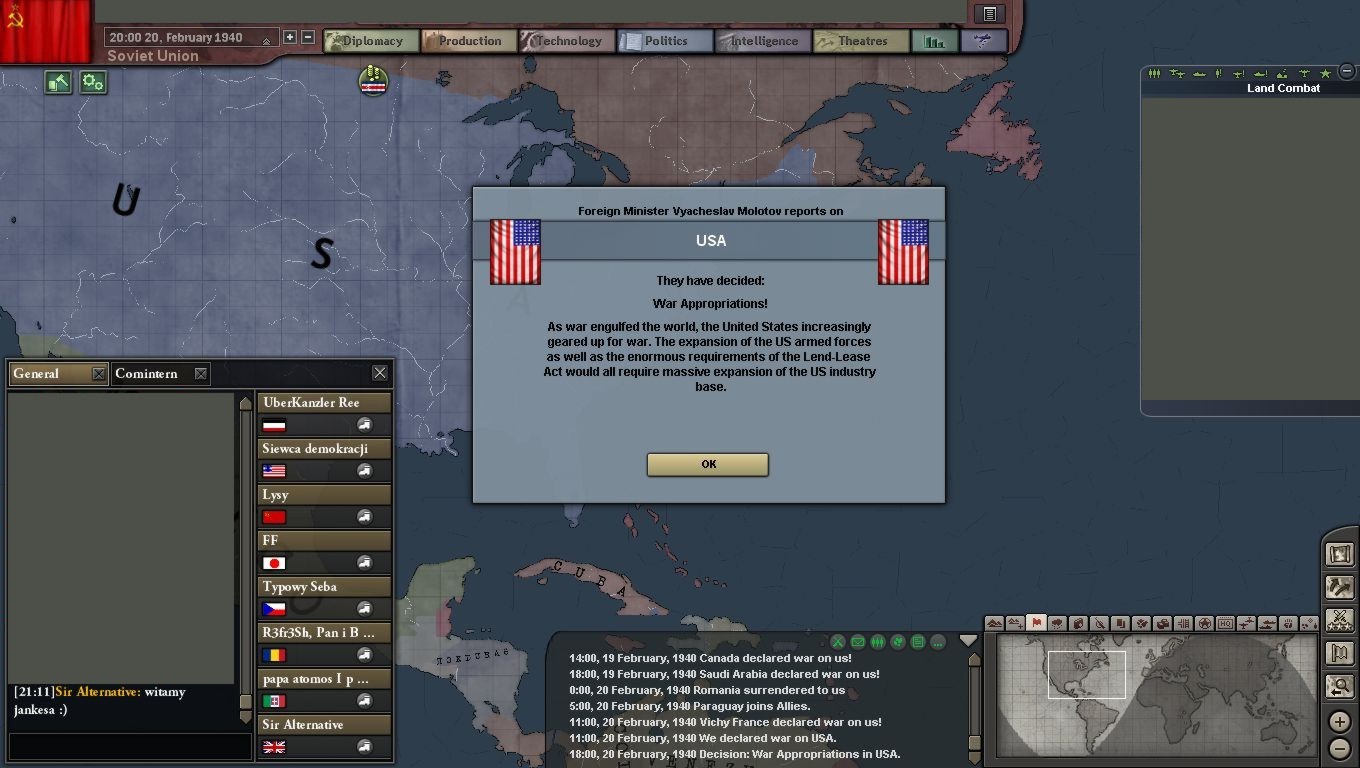Open the statistics chart button

(935, 41)
